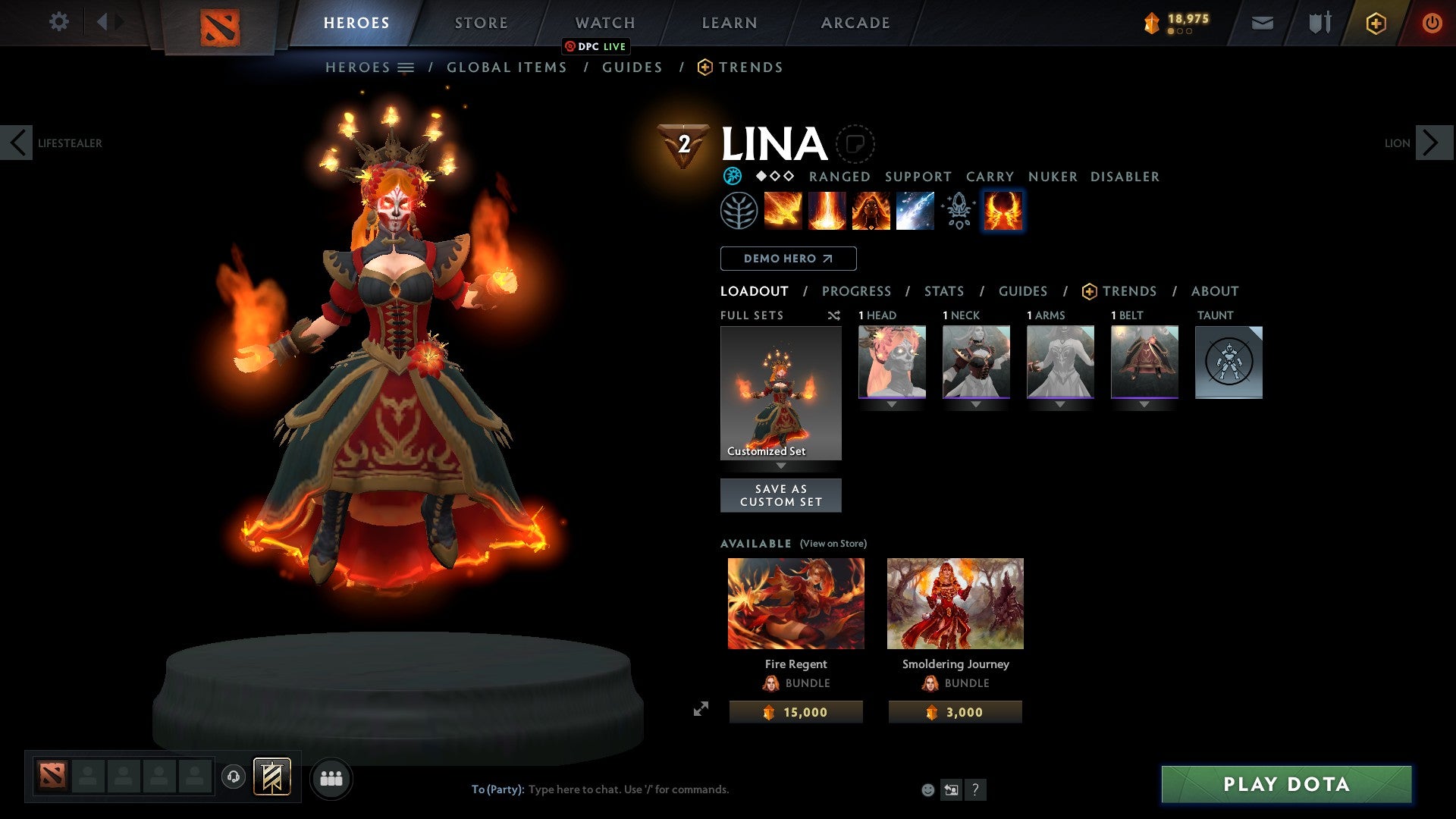Viewport: 1456px width, 819px height.
Task: Select Lina's ultimate Laguna Blade ability icon
Action: [x=914, y=211]
